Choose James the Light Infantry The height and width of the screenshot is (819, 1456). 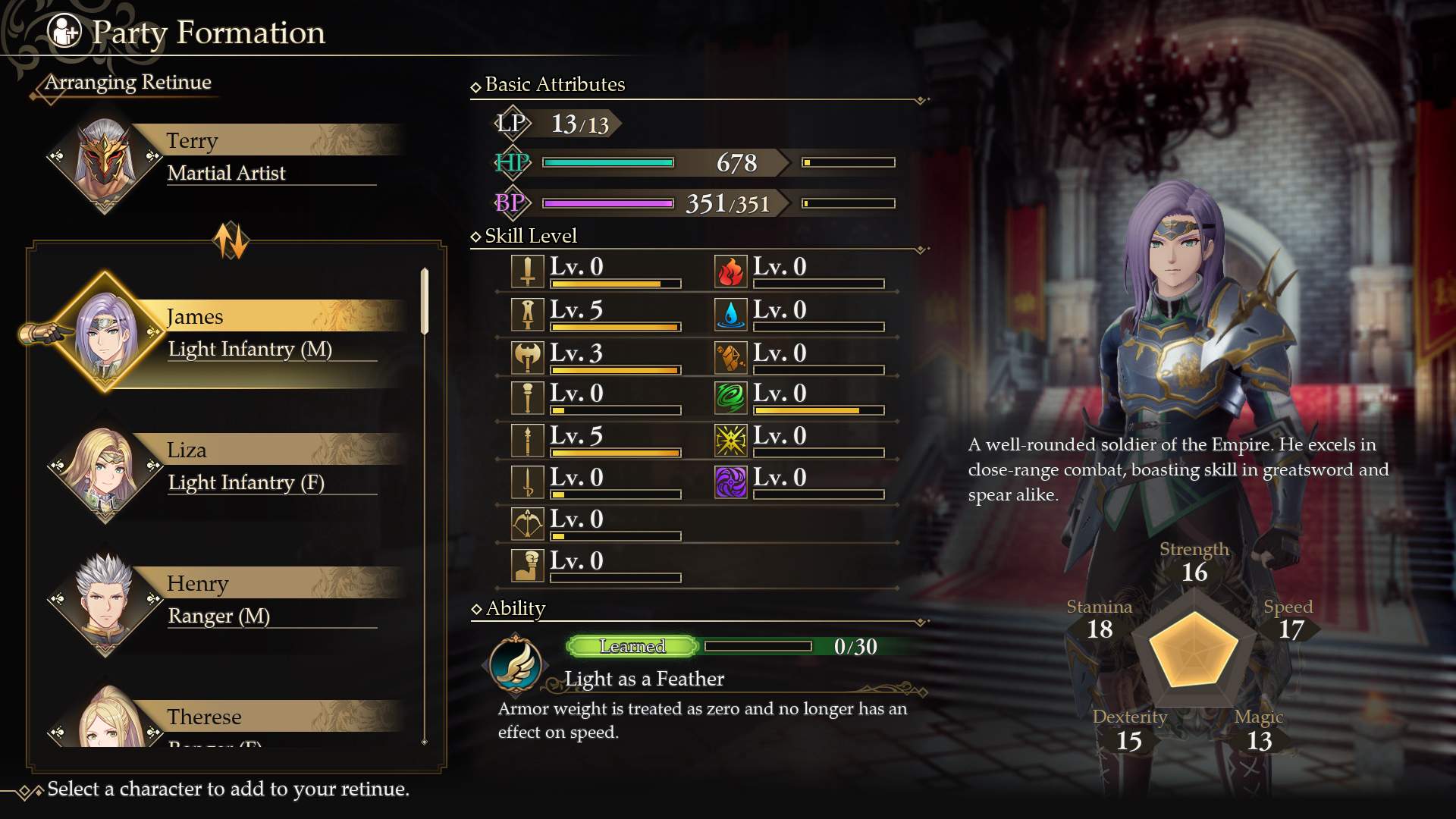227,332
